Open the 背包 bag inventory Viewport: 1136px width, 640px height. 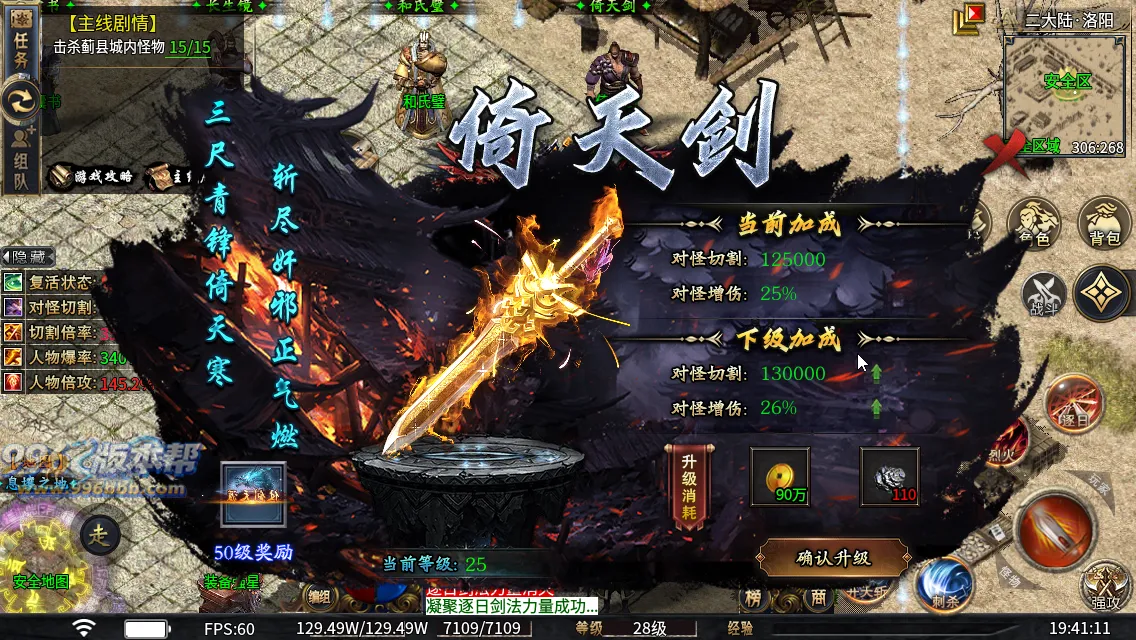coord(1103,222)
